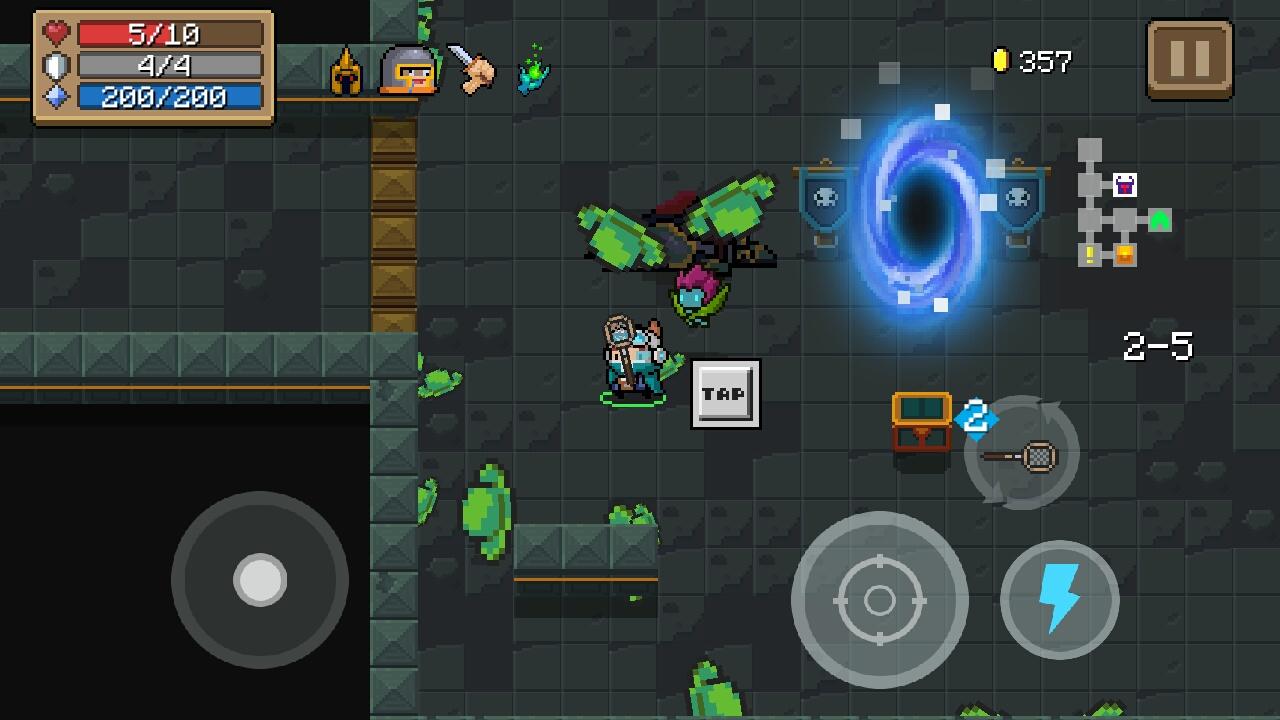Tap the virtual joystick knob on the left
This screenshot has height=720, width=1280.
click(260, 580)
